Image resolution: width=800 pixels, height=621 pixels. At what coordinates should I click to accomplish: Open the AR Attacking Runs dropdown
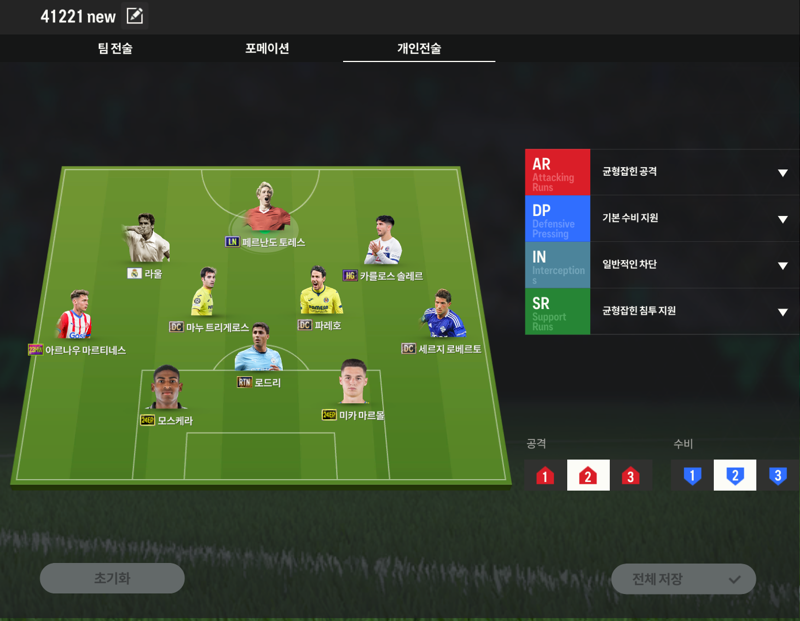[x=782, y=173]
